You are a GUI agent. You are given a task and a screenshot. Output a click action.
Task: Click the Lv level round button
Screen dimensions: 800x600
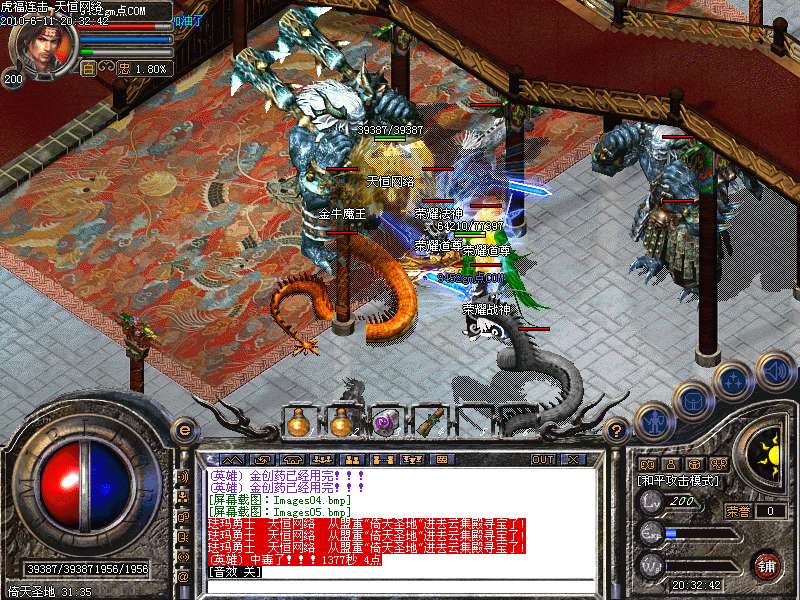(x=652, y=501)
